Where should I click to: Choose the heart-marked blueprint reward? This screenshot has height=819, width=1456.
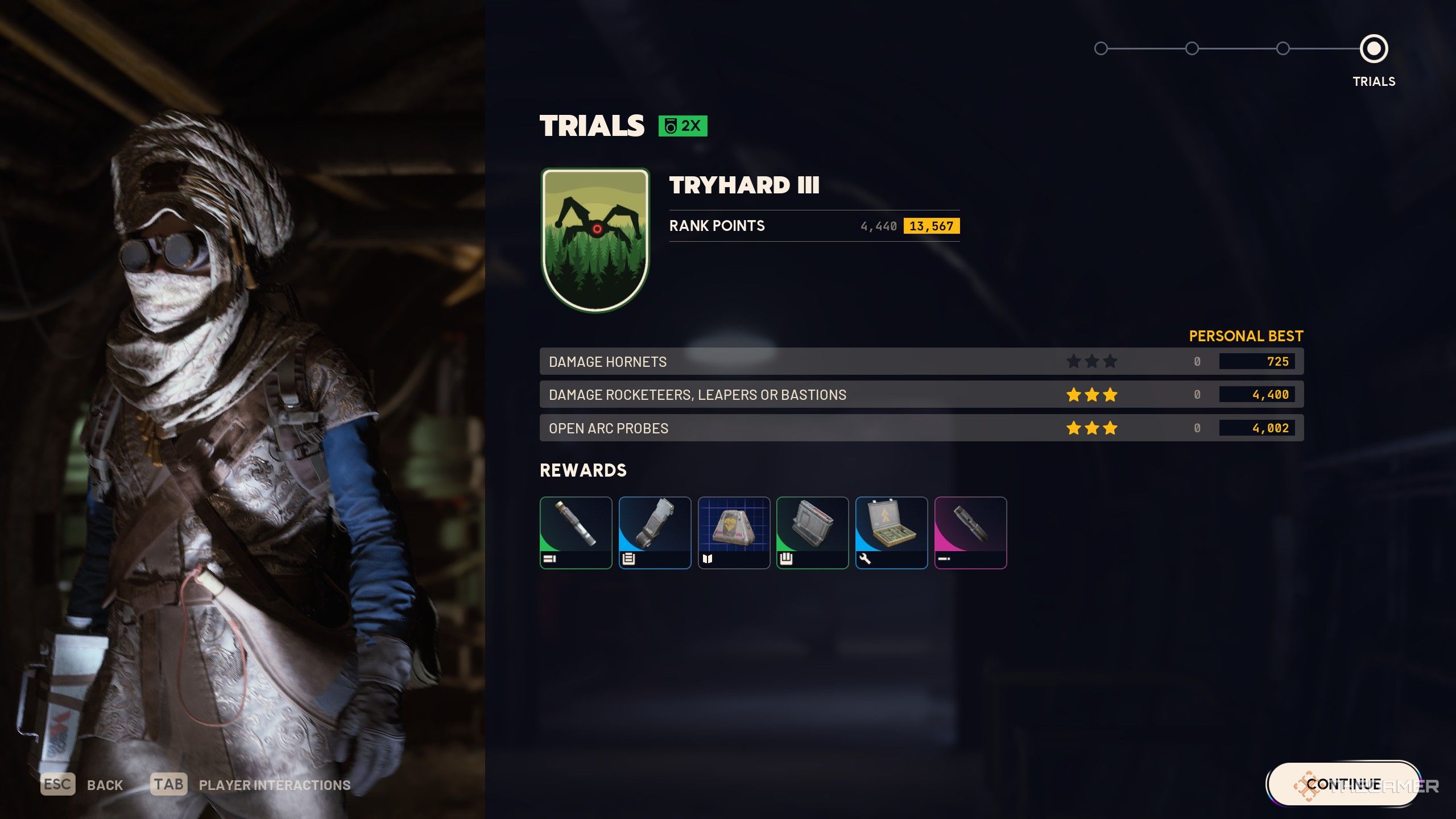tap(734, 532)
